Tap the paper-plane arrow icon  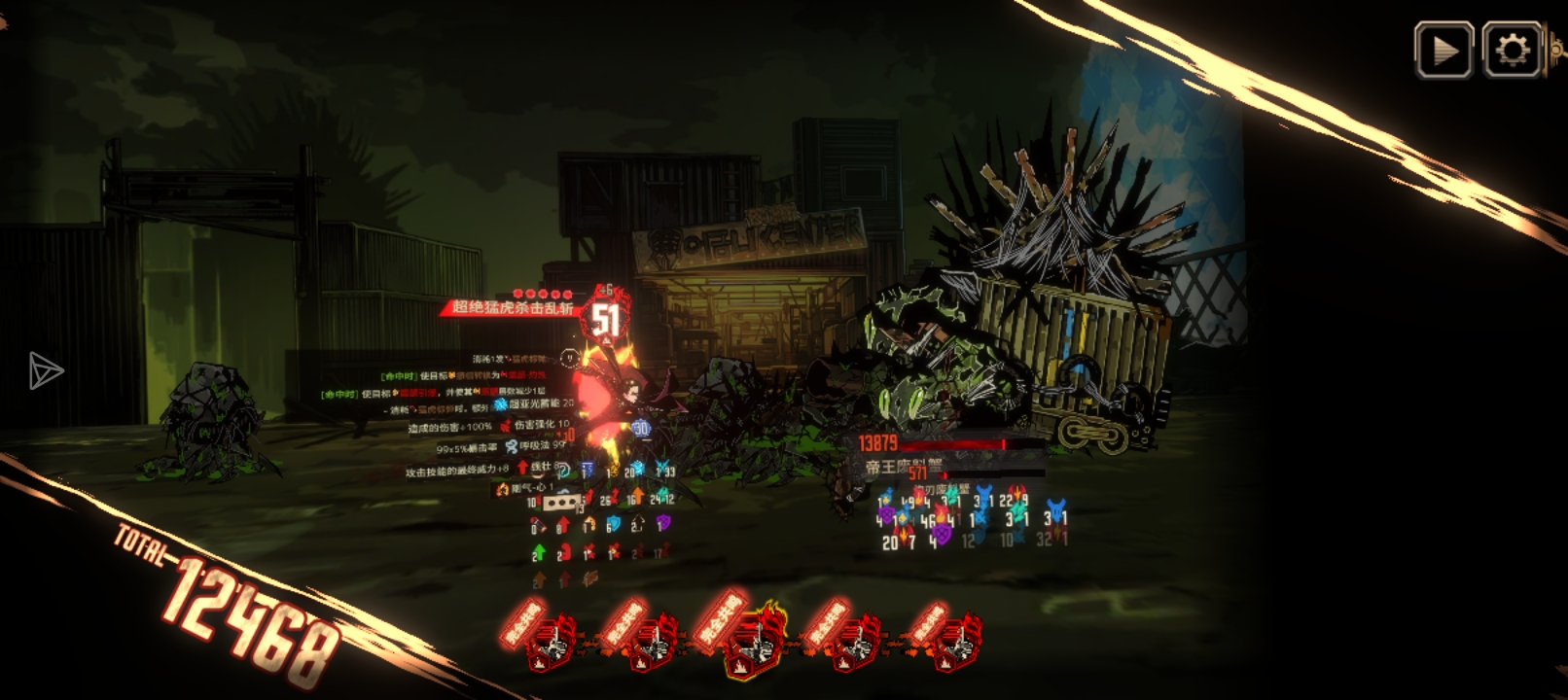[45, 370]
